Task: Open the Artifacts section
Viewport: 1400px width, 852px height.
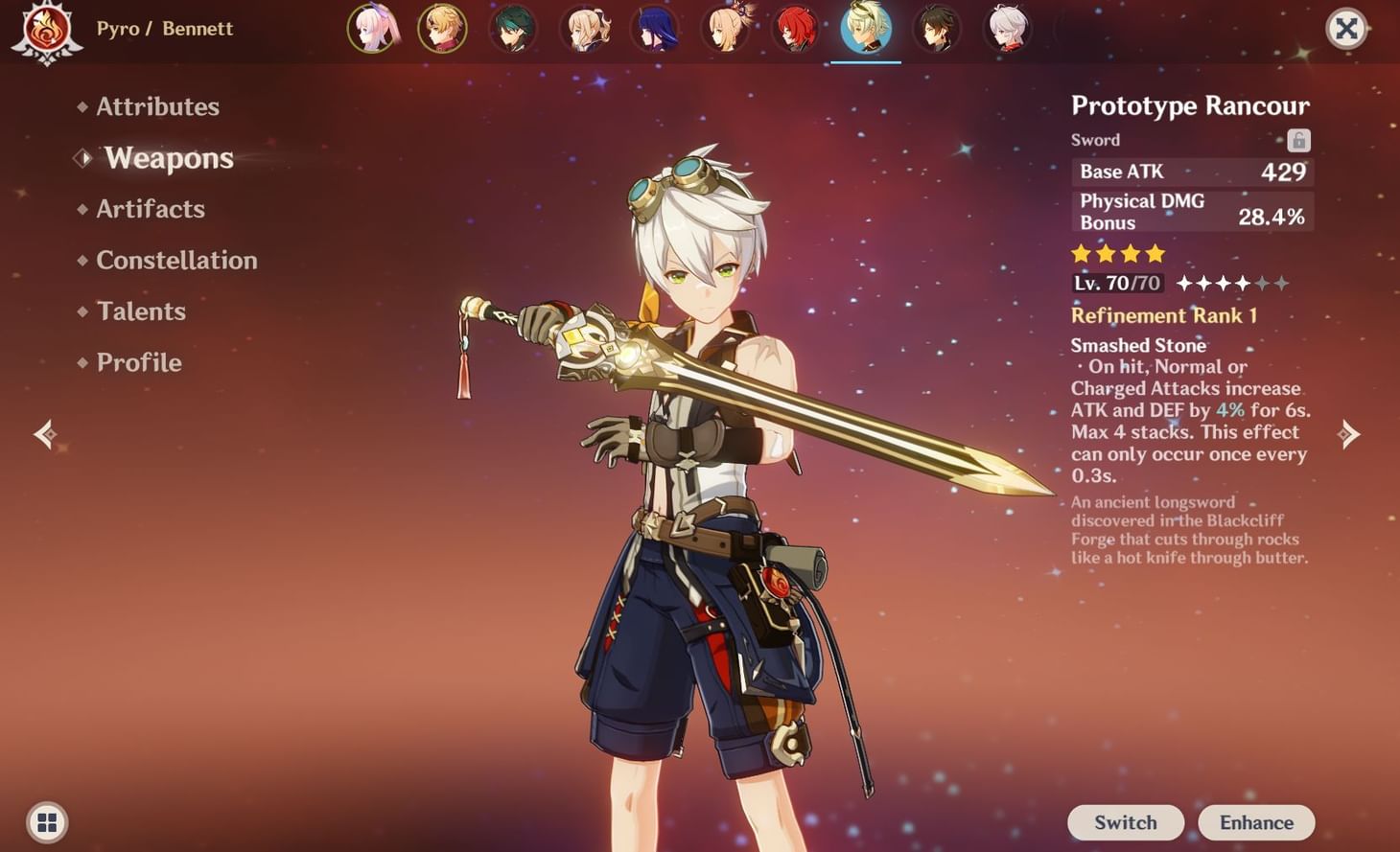Action: tap(151, 209)
